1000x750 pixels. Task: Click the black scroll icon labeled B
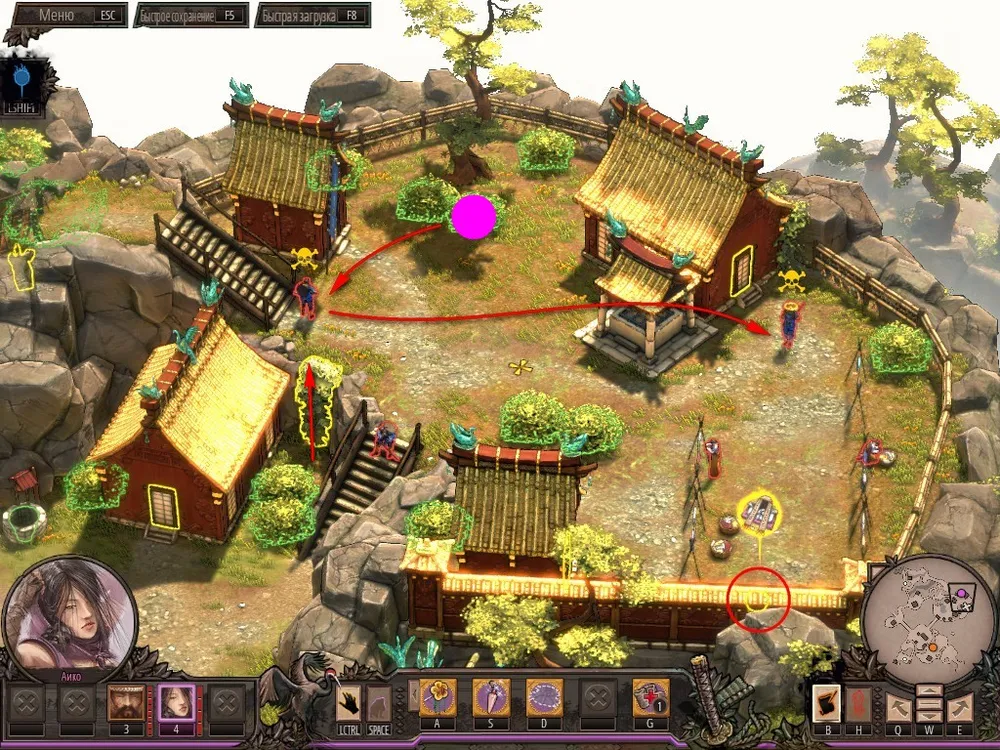pyautogui.click(x=826, y=702)
